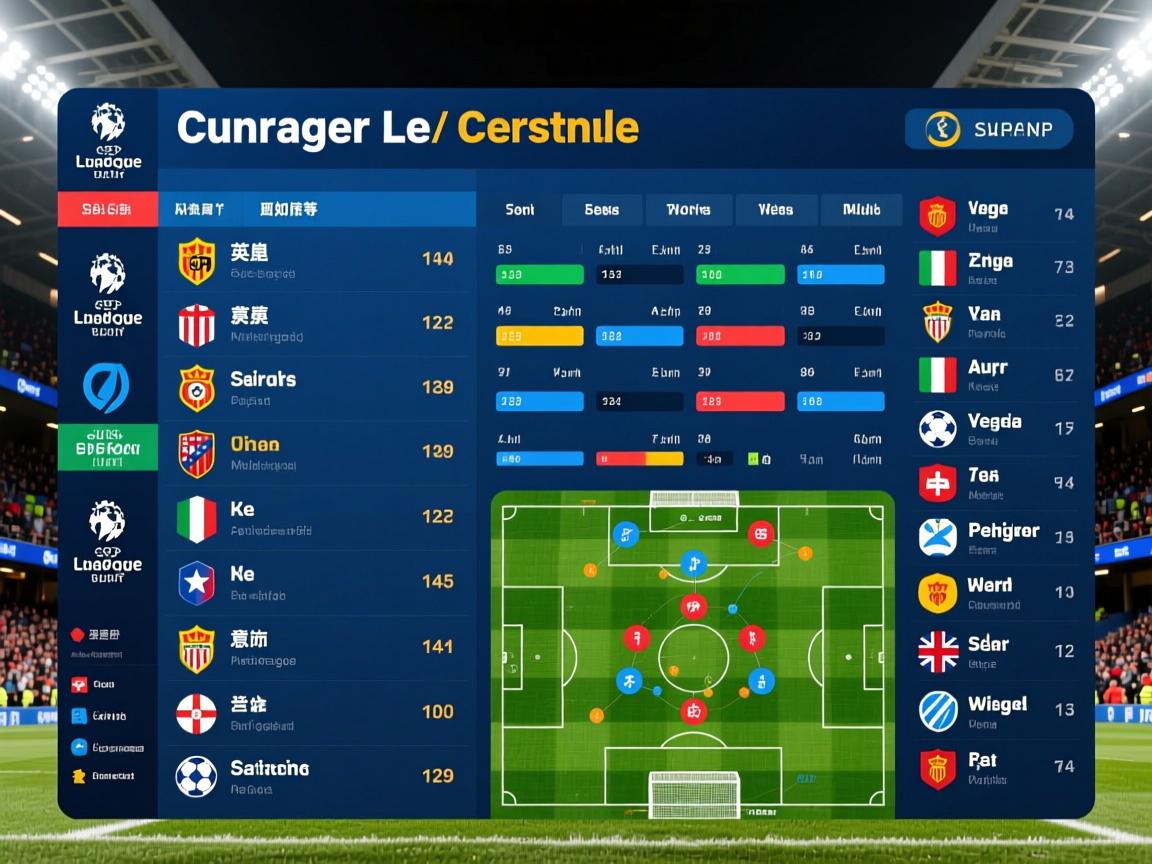Image resolution: width=1152 pixels, height=864 pixels.
Task: Open the Van ranking entry
Action: 996,321
